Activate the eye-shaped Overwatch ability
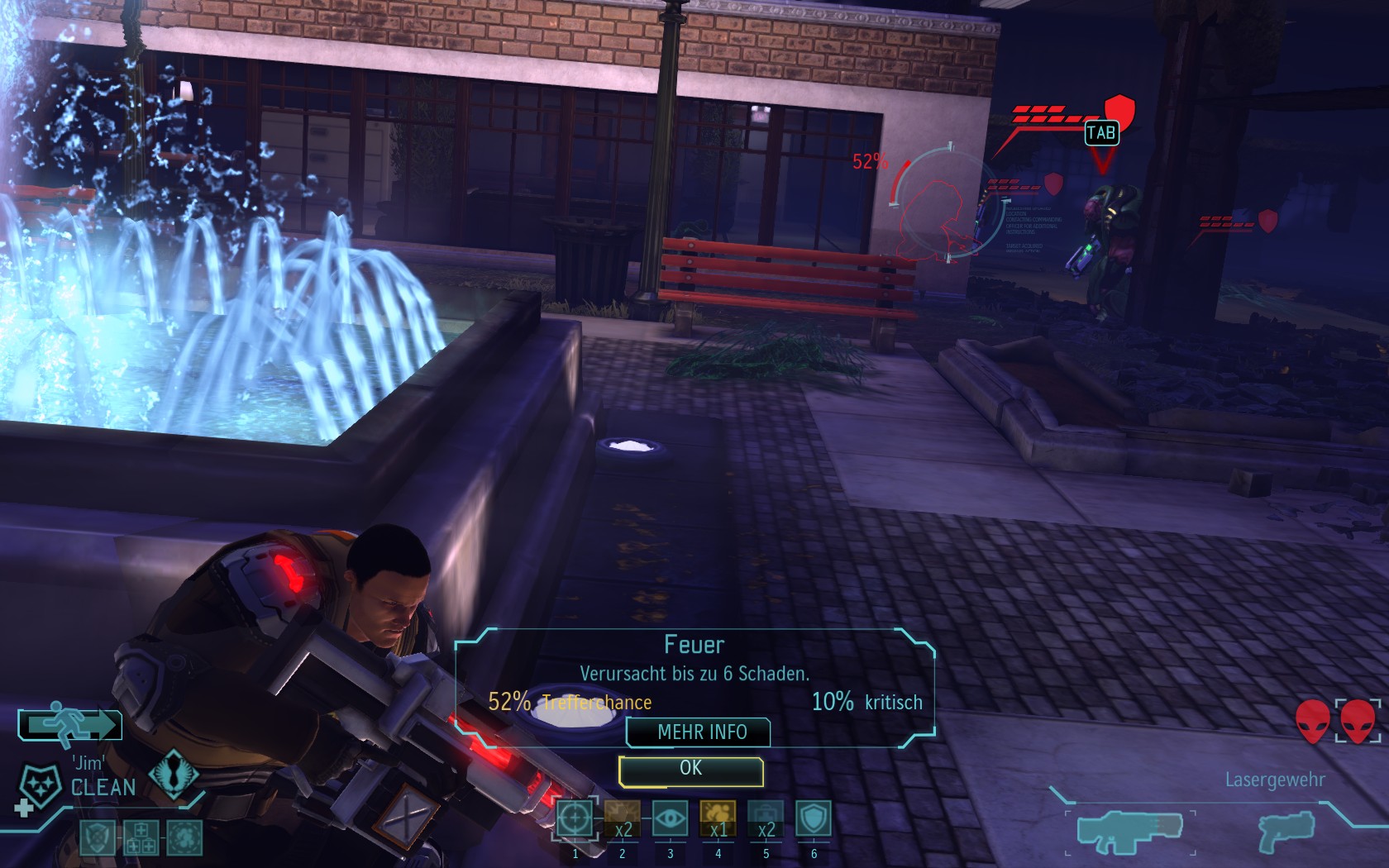The image size is (1389, 868). click(670, 819)
